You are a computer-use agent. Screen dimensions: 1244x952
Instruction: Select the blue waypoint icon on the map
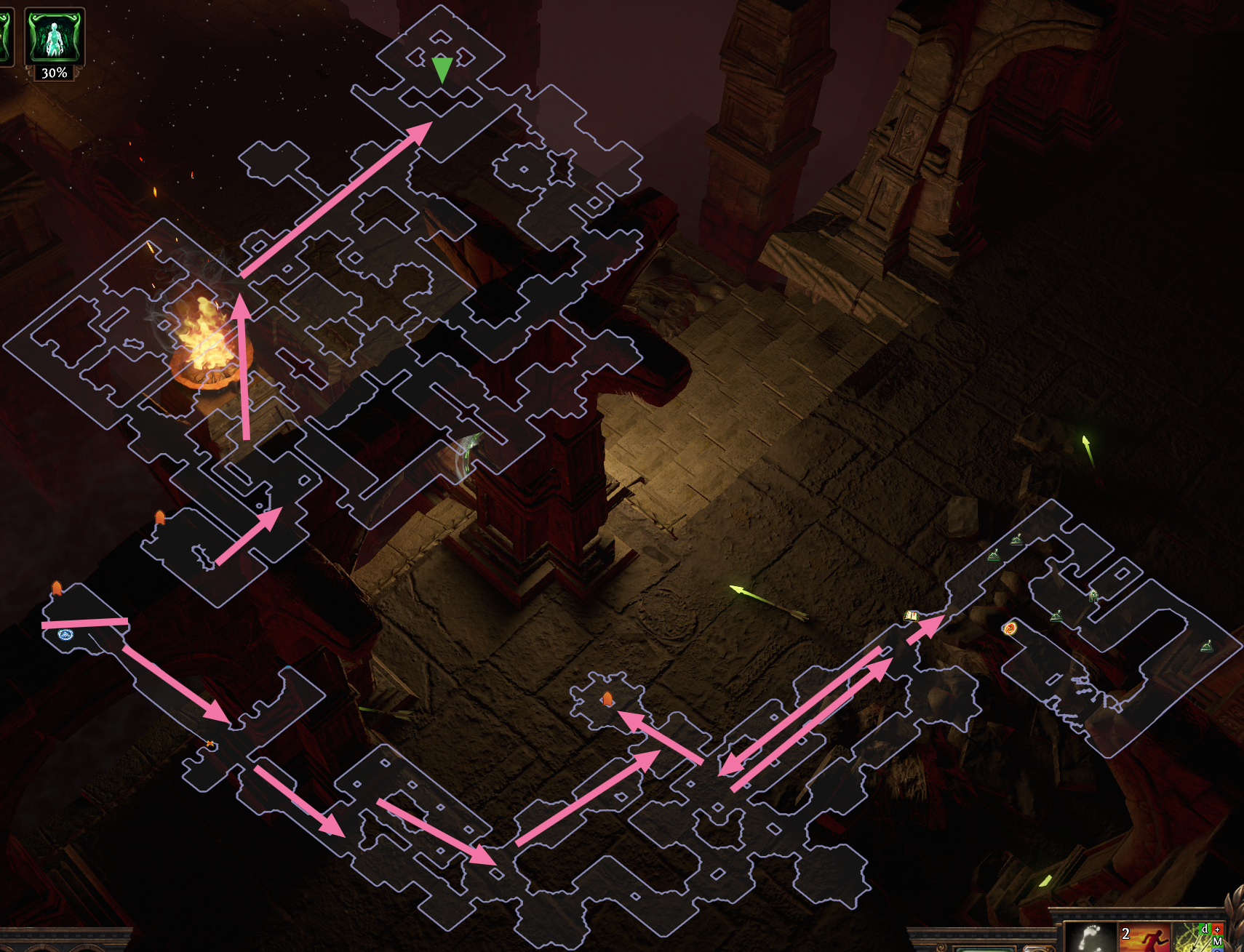65,635
